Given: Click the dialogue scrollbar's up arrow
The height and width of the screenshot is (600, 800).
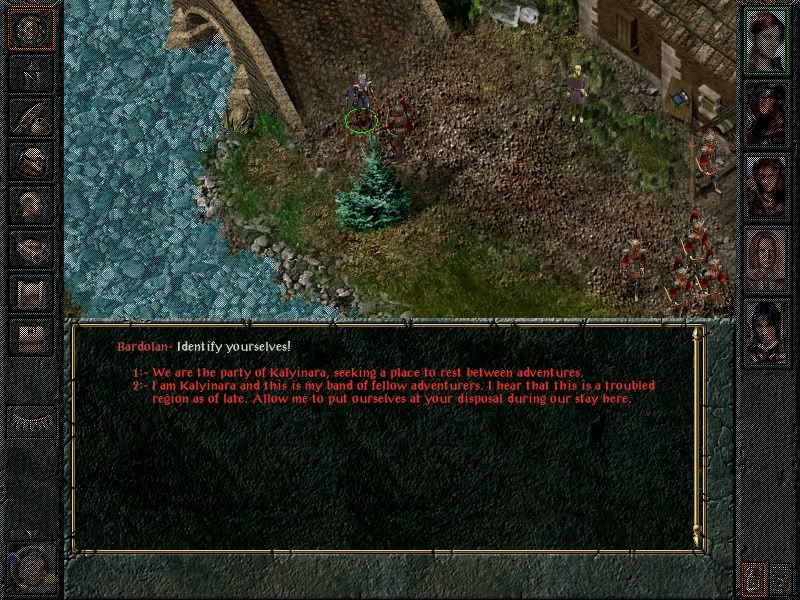Looking at the screenshot, I should point(696,329).
